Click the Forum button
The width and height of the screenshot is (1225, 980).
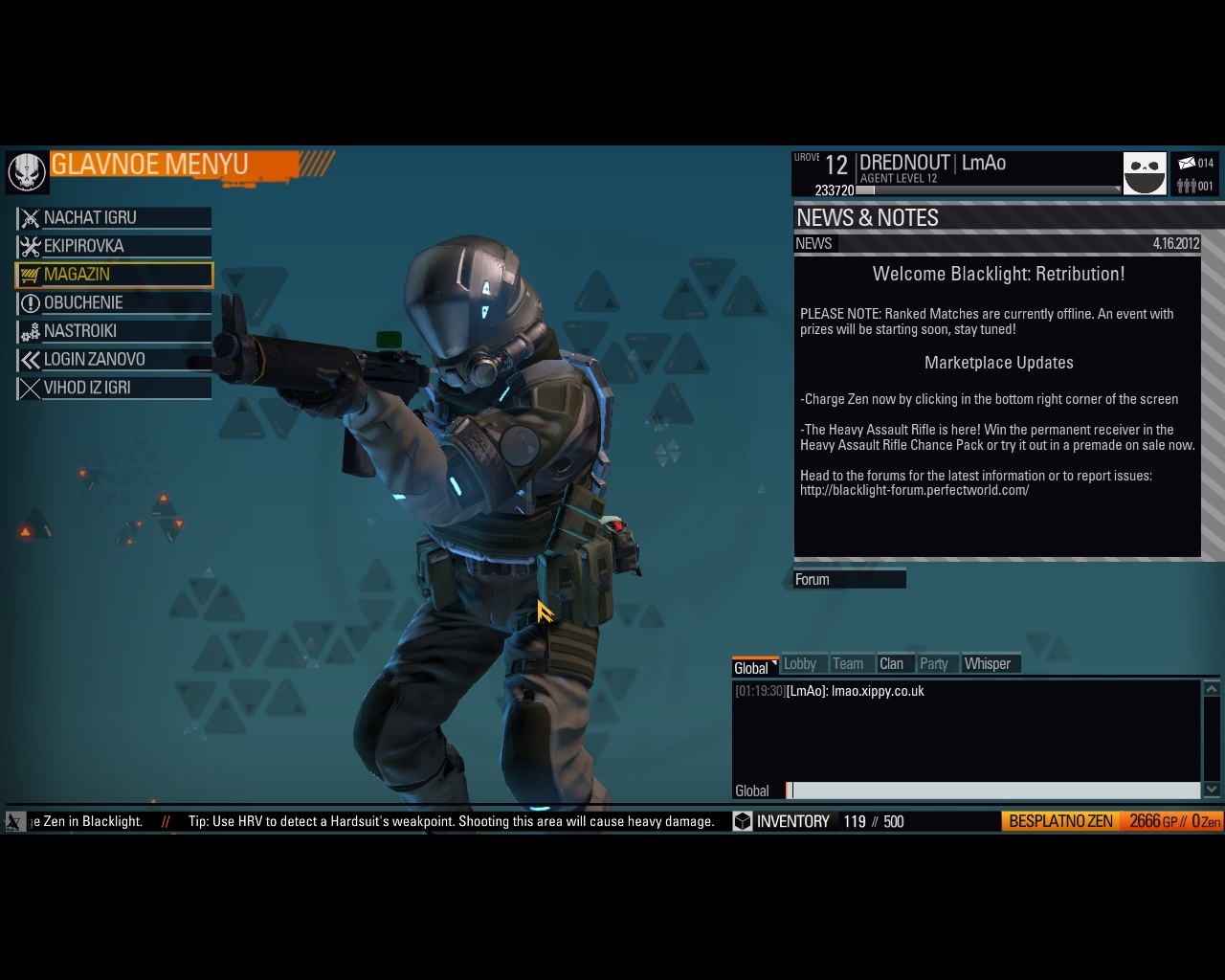click(x=849, y=579)
